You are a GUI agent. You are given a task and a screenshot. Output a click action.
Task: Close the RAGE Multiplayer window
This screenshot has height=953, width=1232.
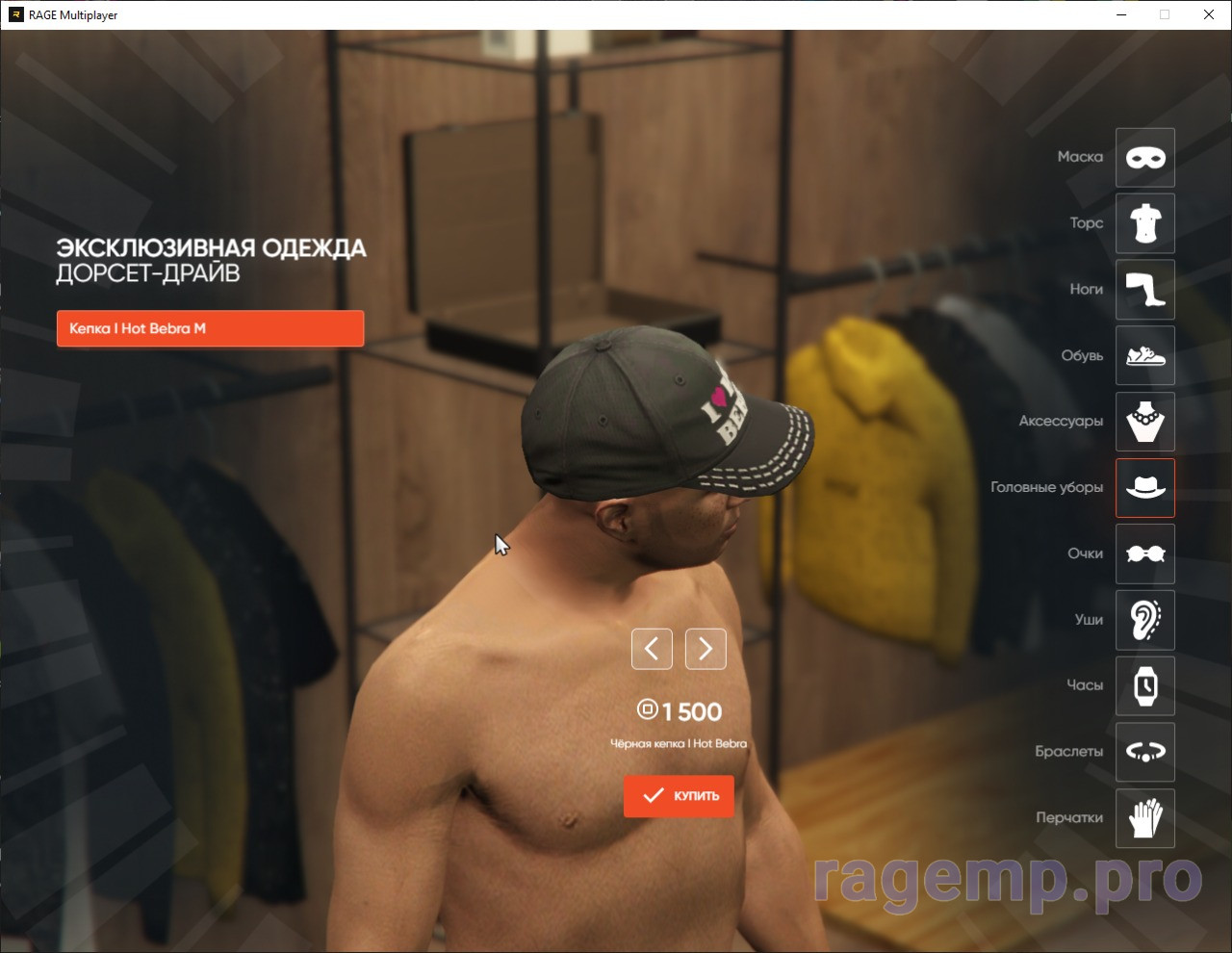point(1209,14)
